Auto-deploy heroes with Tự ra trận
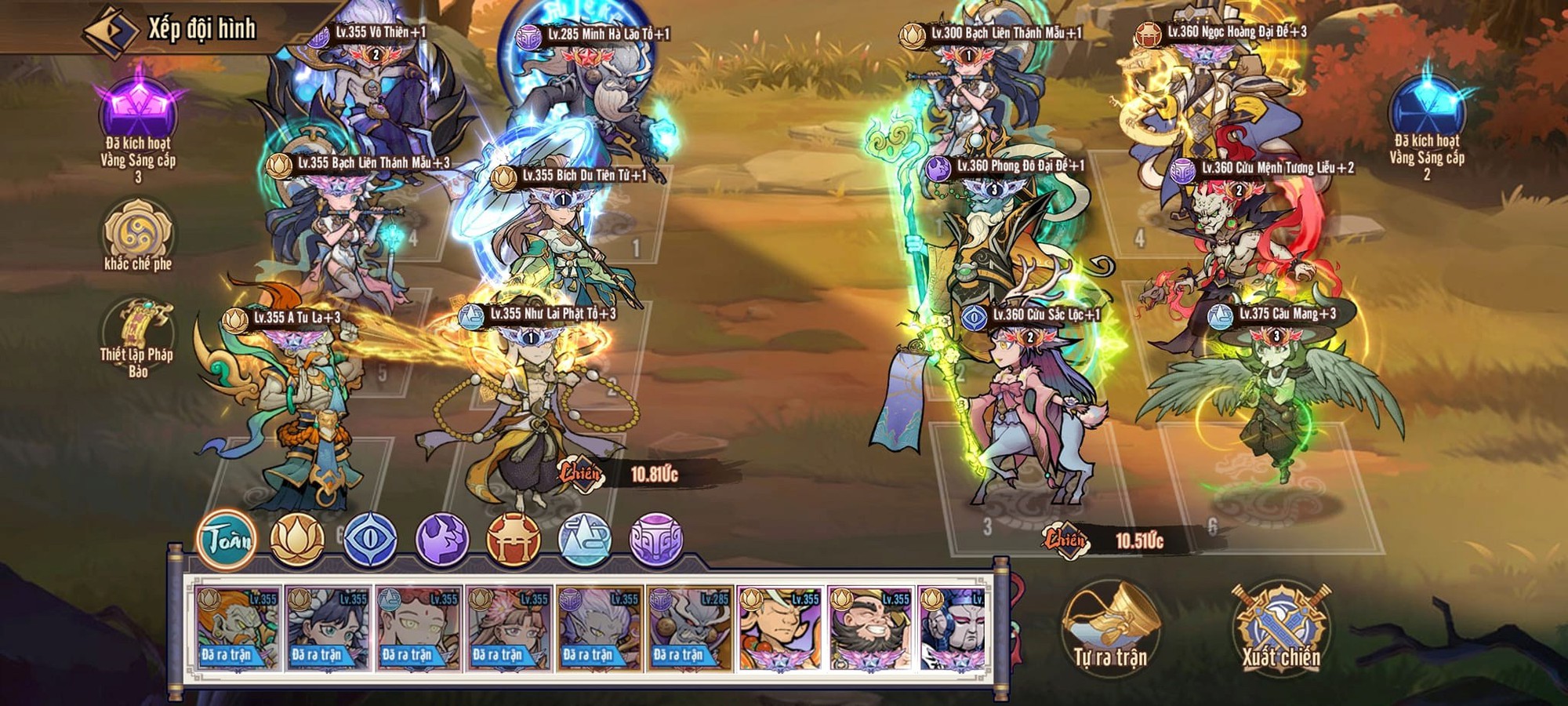 (1110, 629)
